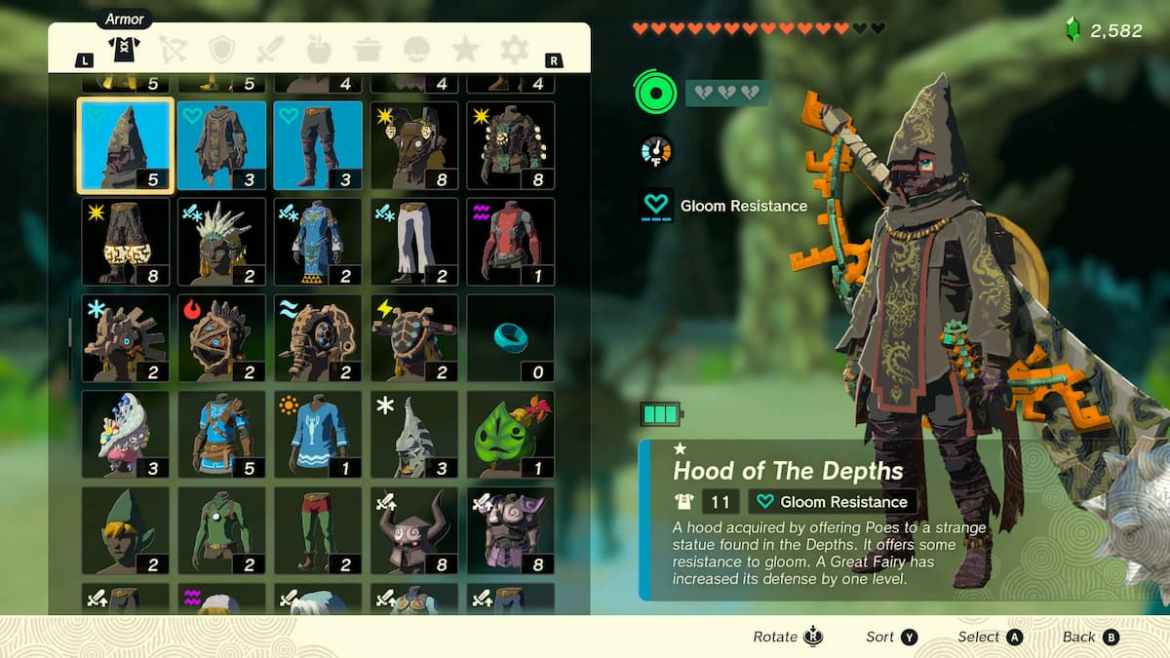
Task: Pick the red and green tights slot
Action: pos(318,530)
